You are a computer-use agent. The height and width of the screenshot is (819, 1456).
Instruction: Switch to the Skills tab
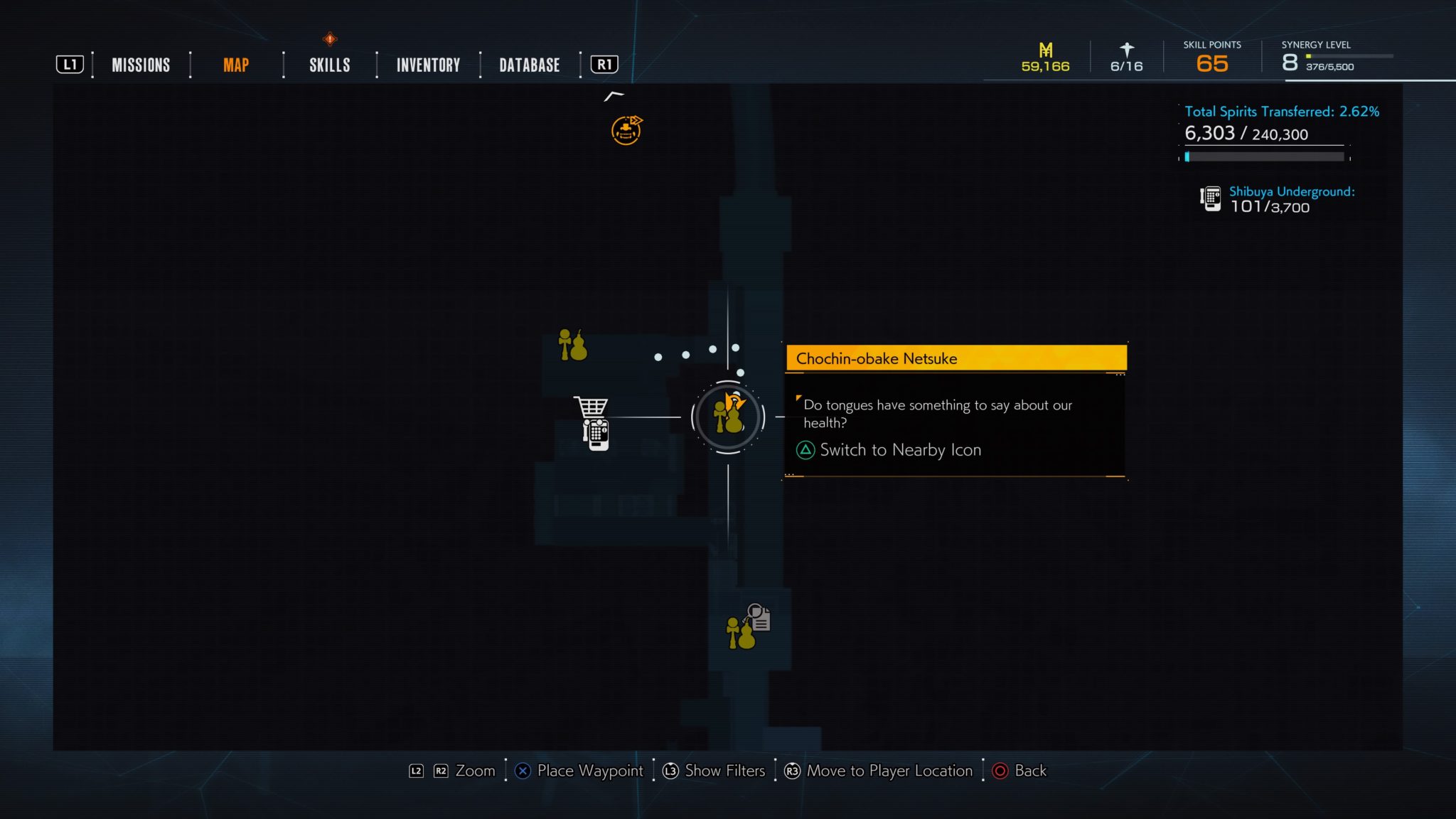[x=329, y=65]
